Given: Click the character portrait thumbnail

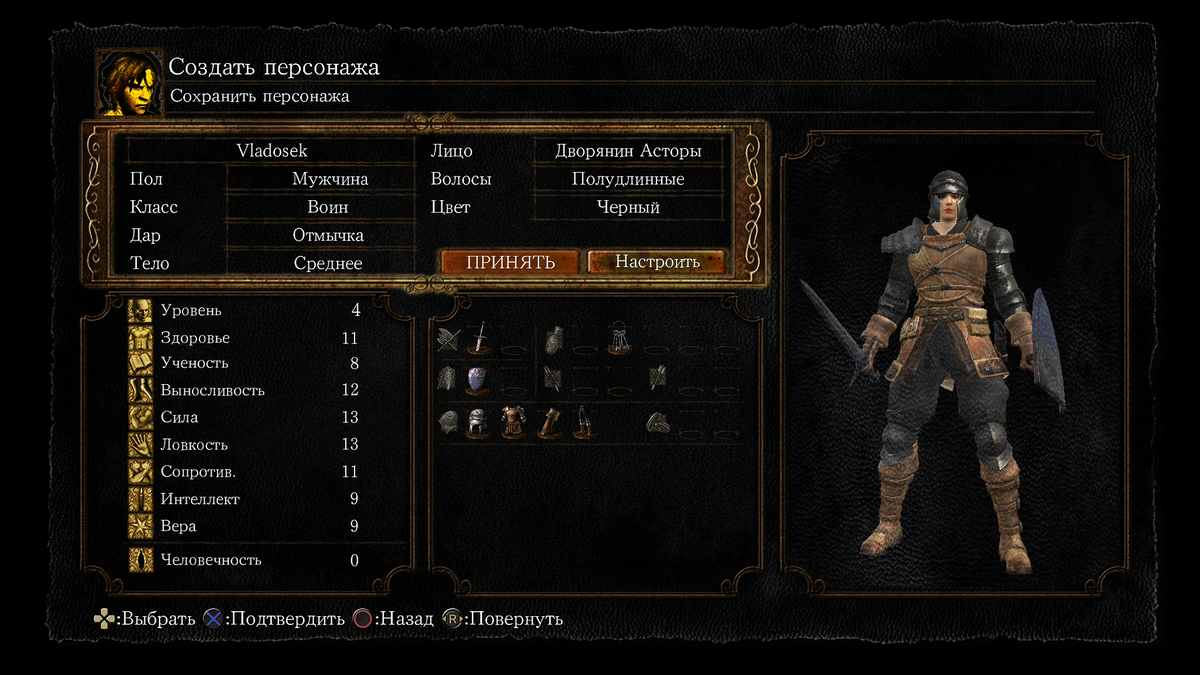Looking at the screenshot, I should [129, 83].
